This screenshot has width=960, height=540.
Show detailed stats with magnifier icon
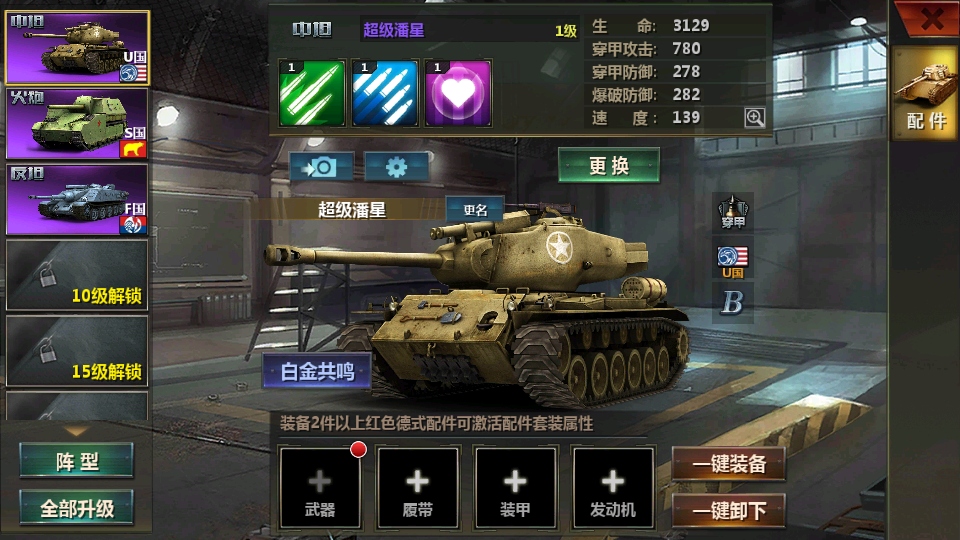click(x=755, y=118)
